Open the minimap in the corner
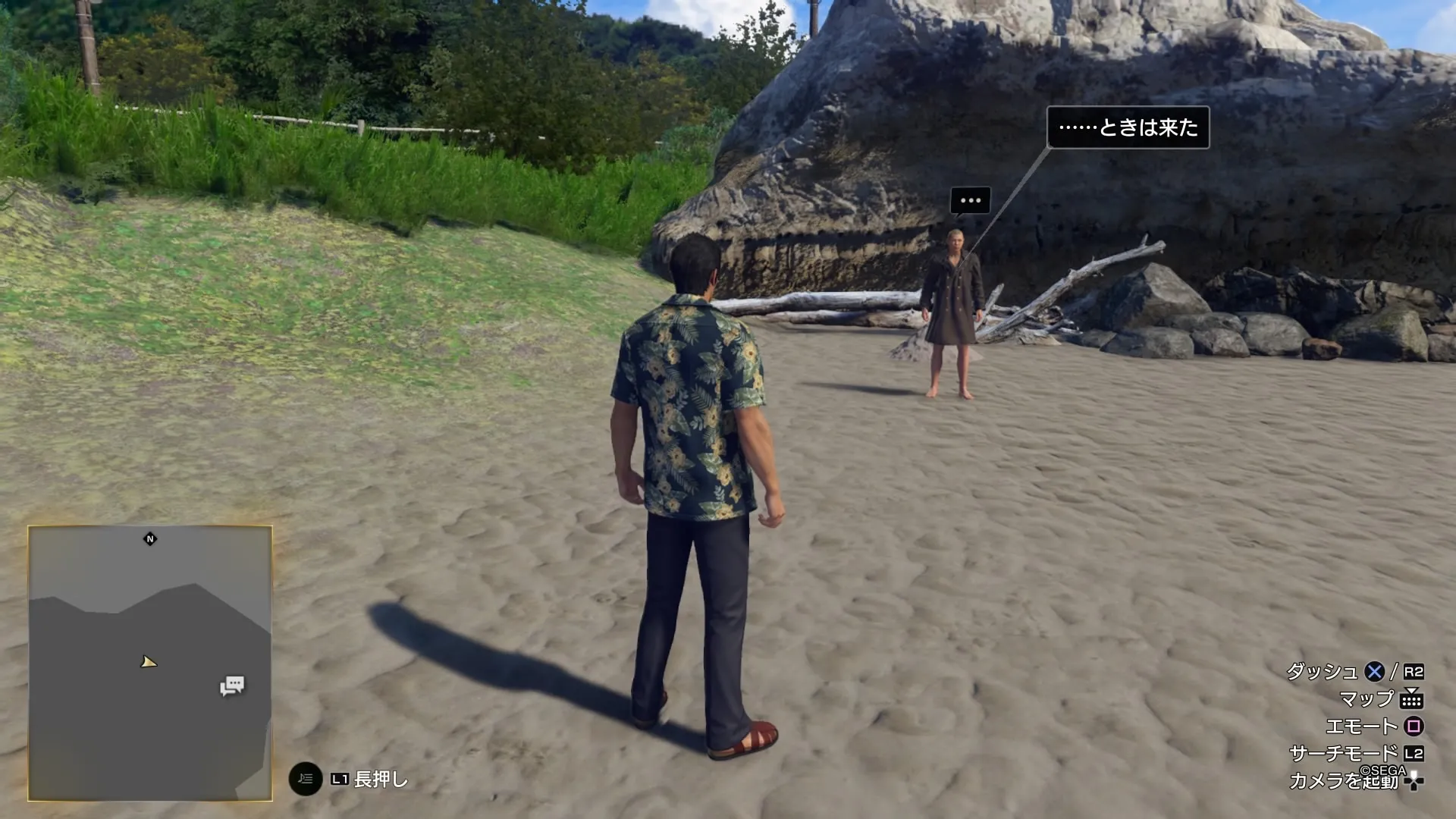This screenshot has width=1456, height=819. (150, 663)
